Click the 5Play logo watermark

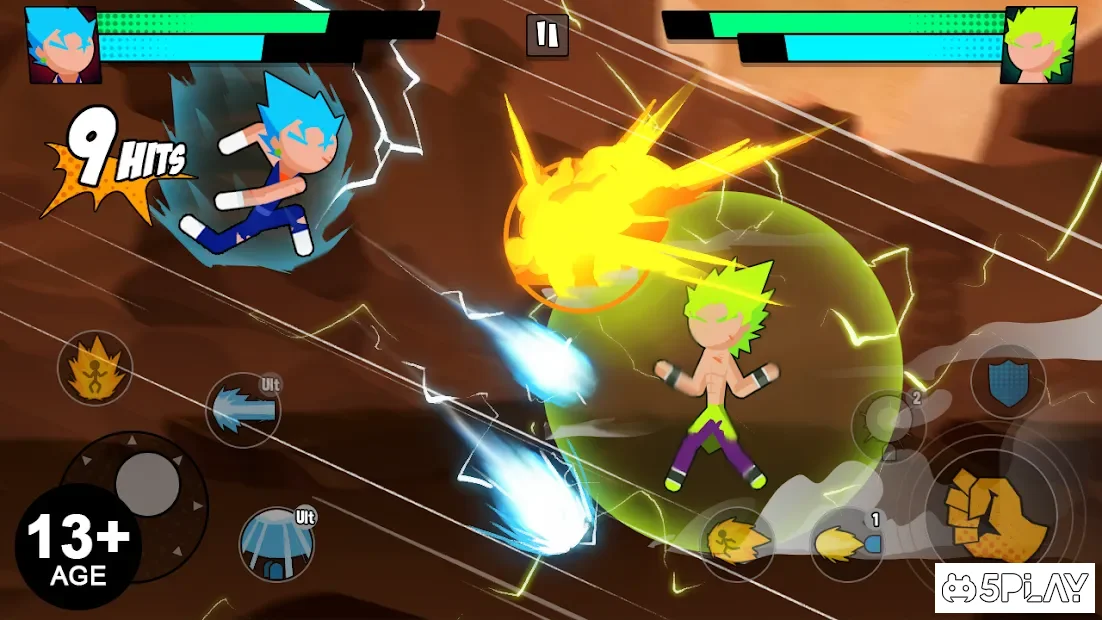(1015, 588)
